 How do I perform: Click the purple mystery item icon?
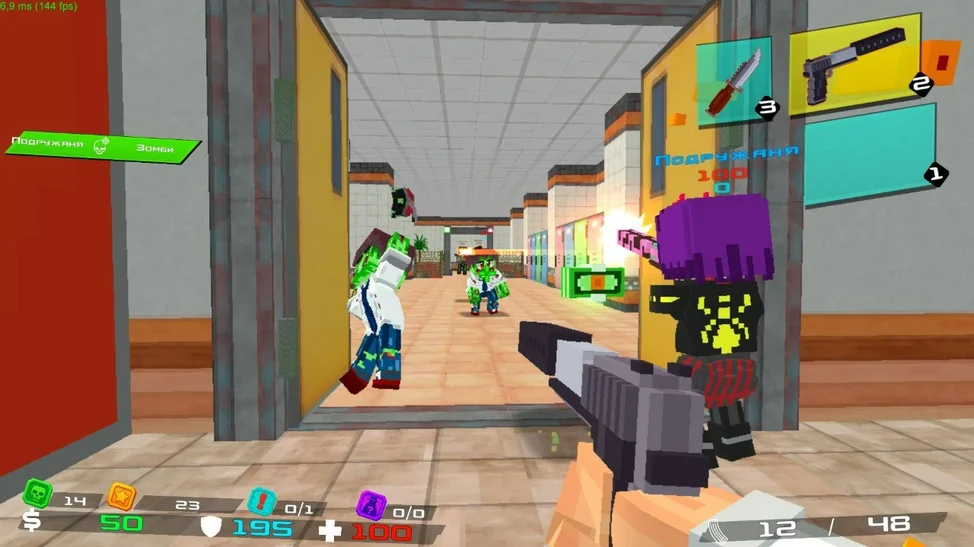pyautogui.click(x=371, y=504)
